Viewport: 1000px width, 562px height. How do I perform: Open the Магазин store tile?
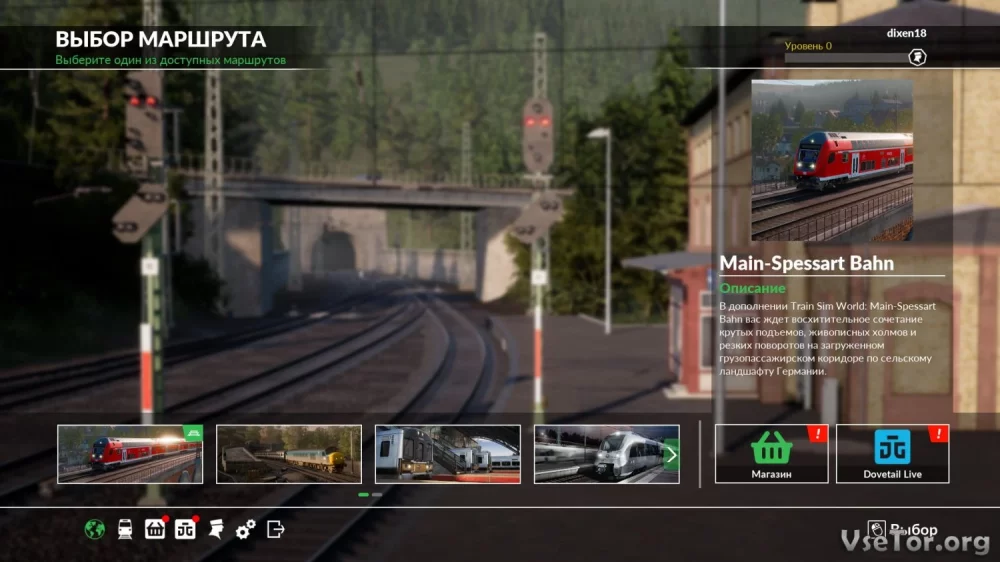771,454
